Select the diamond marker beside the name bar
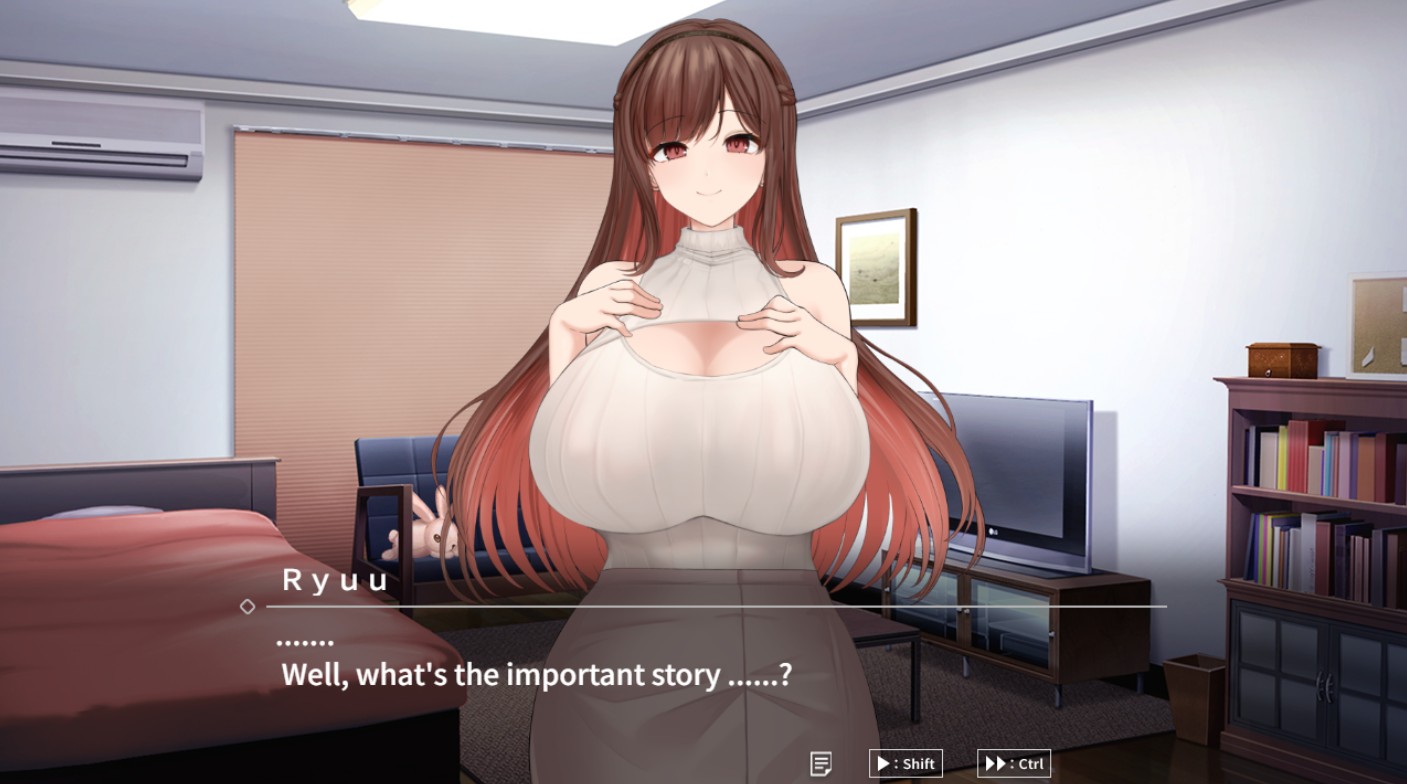 [246, 605]
